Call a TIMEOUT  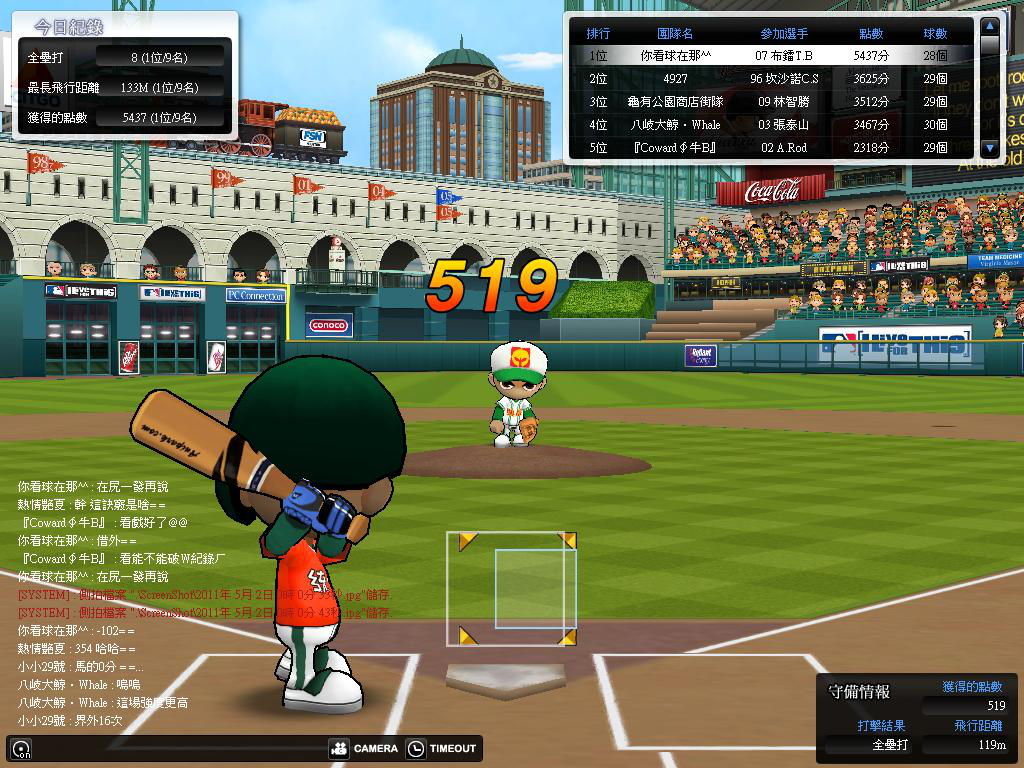click(442, 748)
